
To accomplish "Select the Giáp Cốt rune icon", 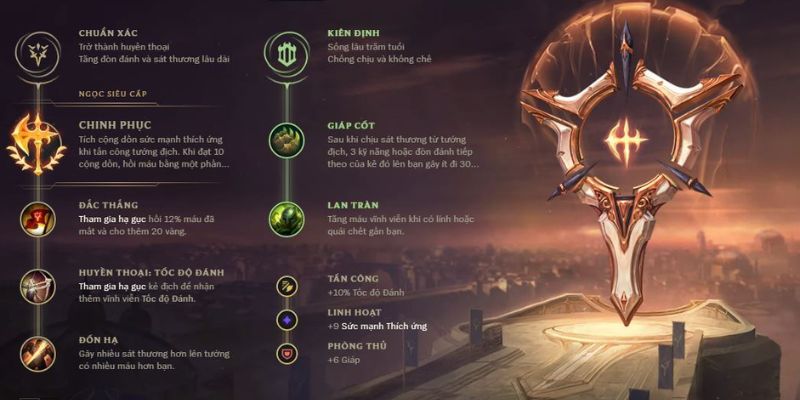I will (x=286, y=140).
